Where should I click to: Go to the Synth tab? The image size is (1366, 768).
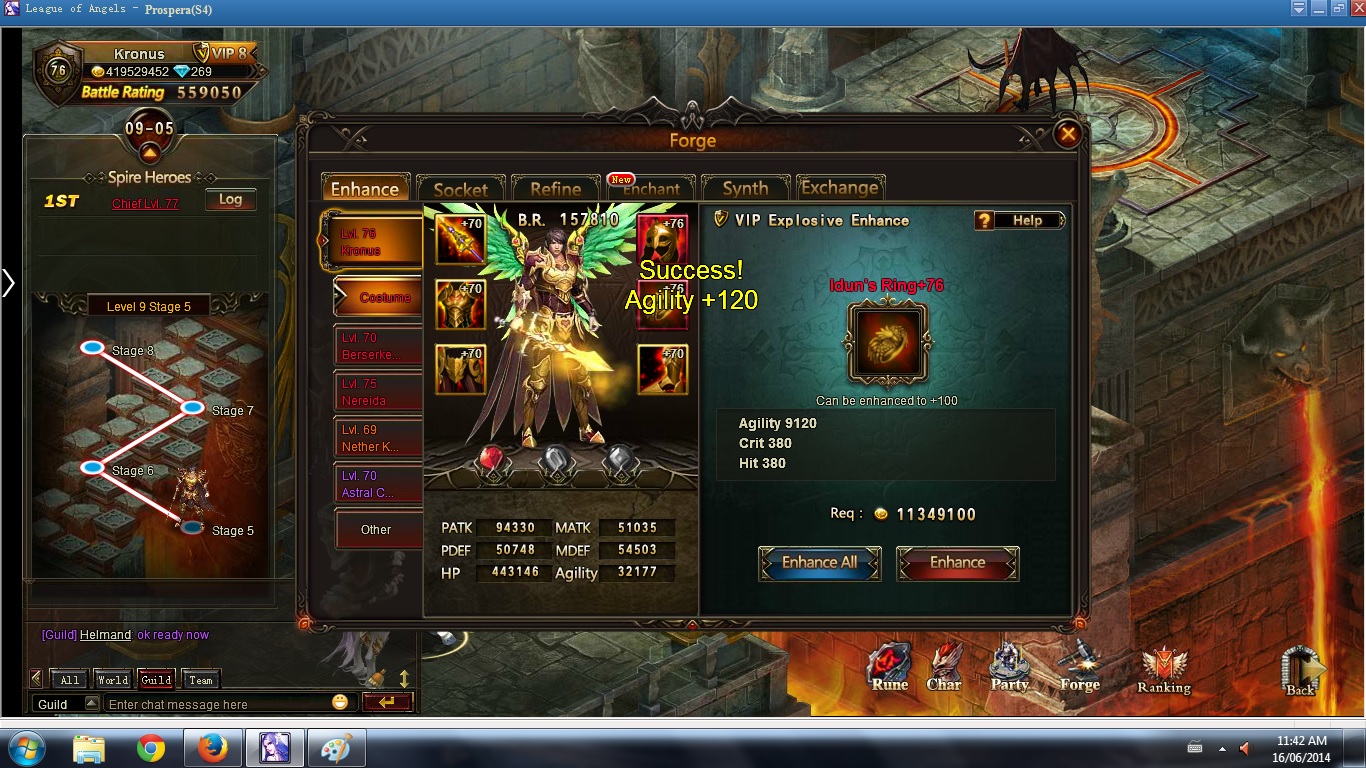745,189
